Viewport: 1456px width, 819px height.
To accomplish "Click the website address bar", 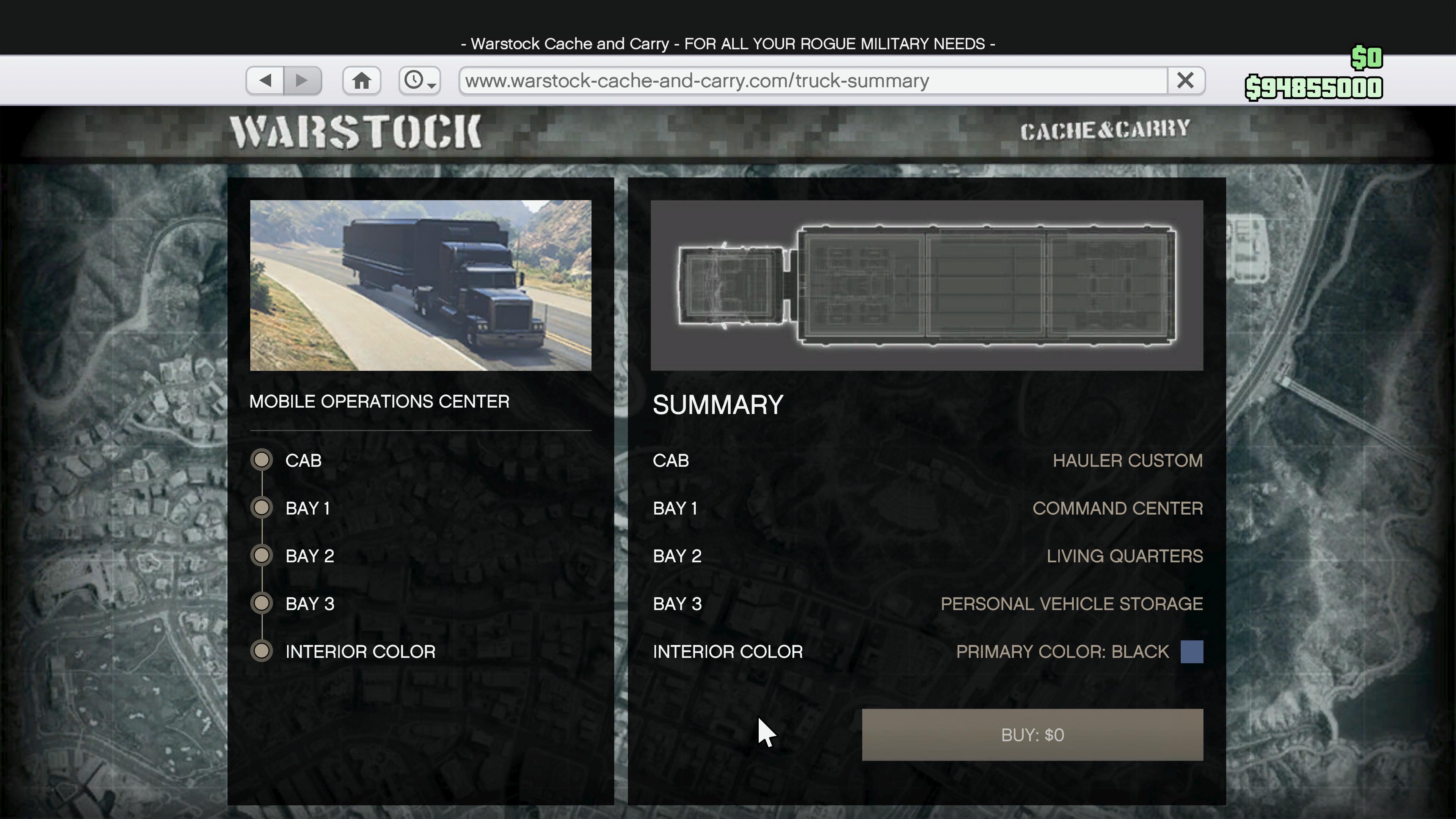I will tap(812, 80).
